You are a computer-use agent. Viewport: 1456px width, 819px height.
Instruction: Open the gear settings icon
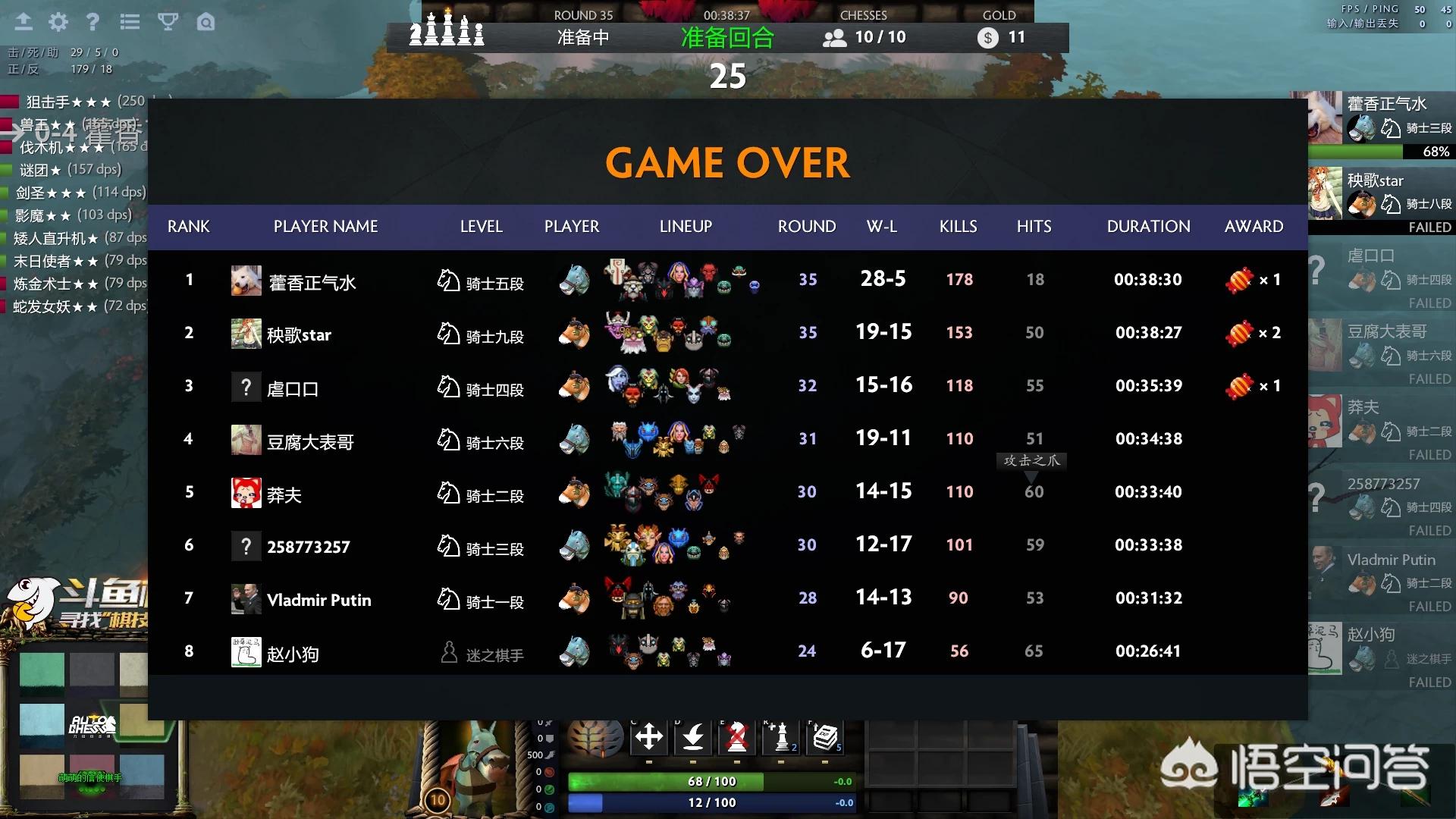point(58,22)
